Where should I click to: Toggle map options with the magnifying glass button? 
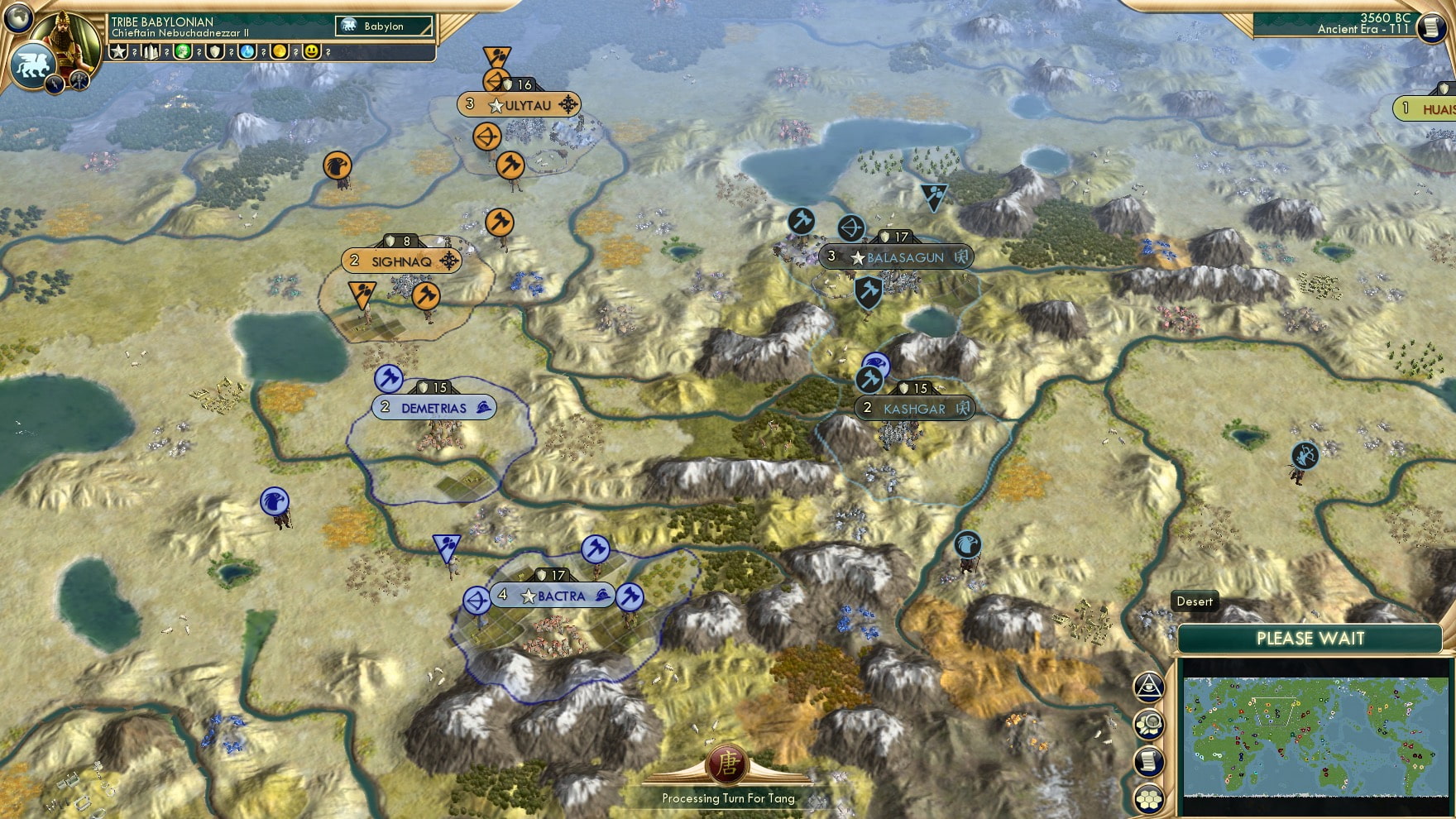point(1150,723)
